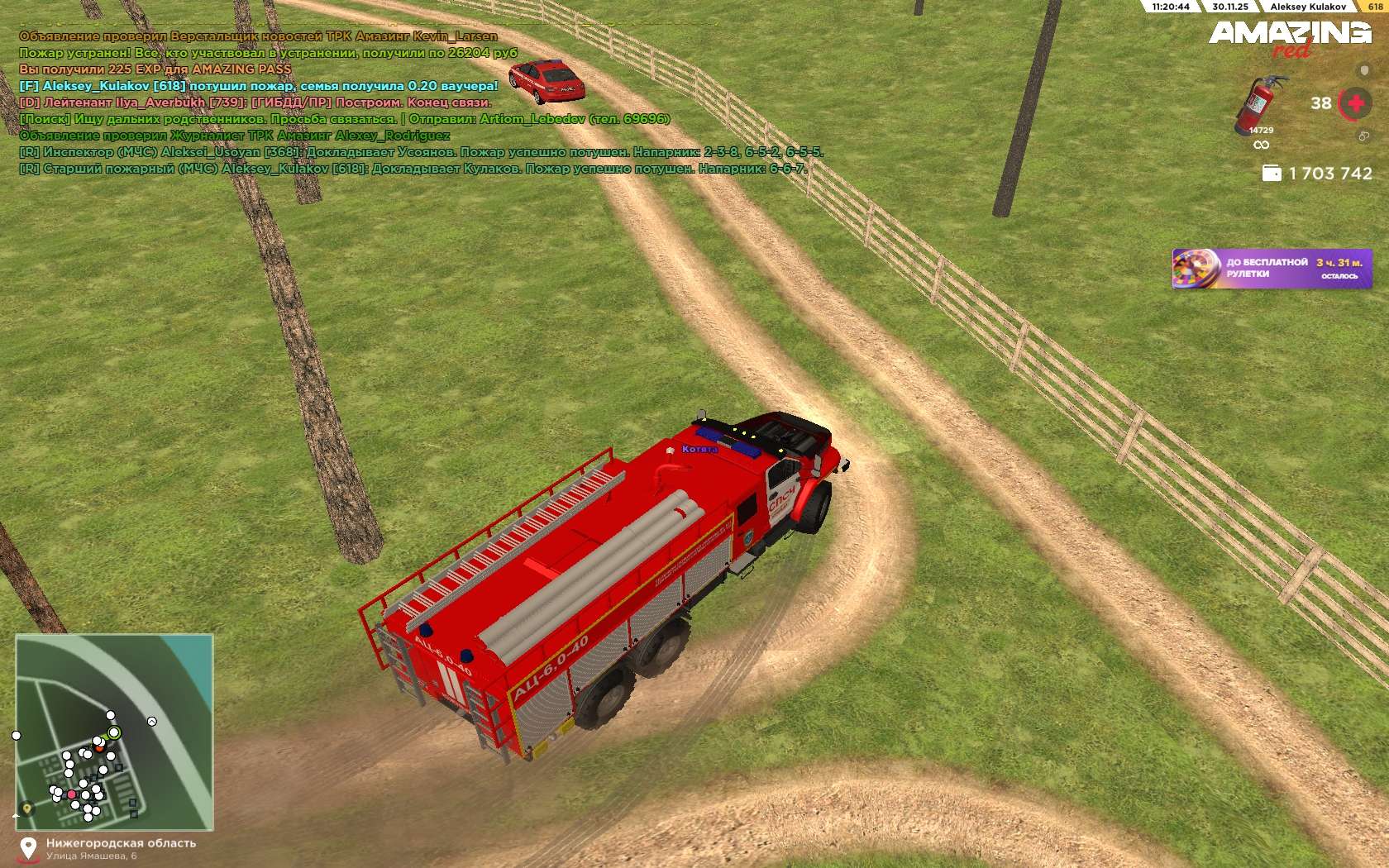Open the wallet money icon
Viewport: 1389px width, 868px height.
coord(1272,173)
